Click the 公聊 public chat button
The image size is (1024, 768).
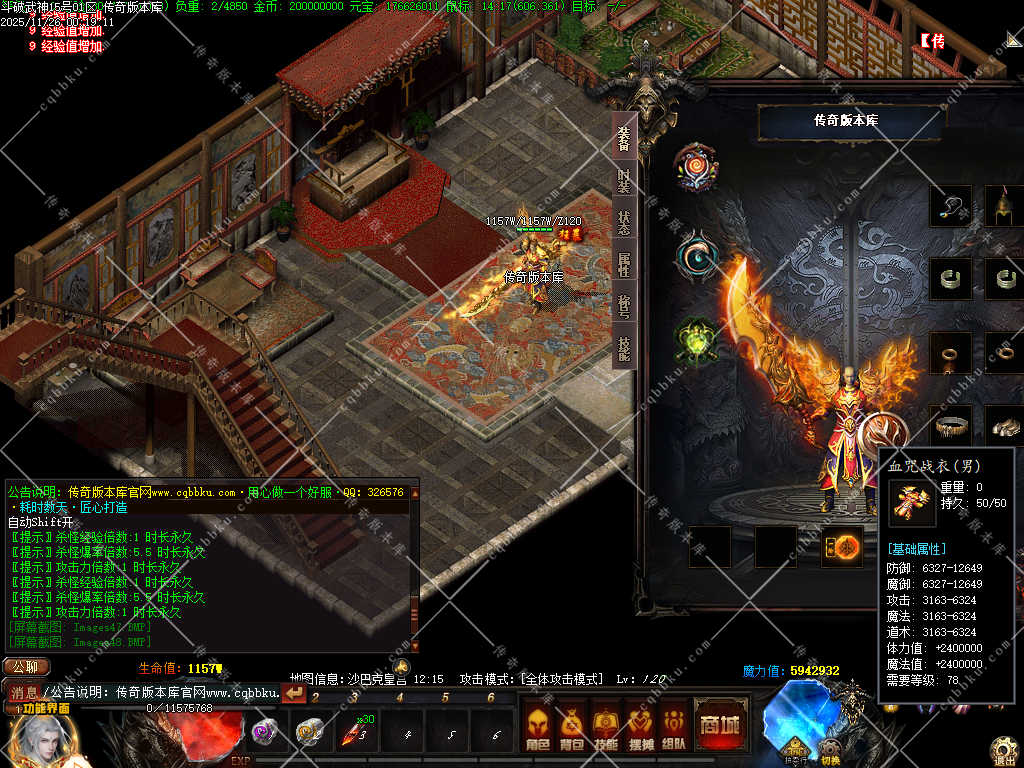coord(25,667)
